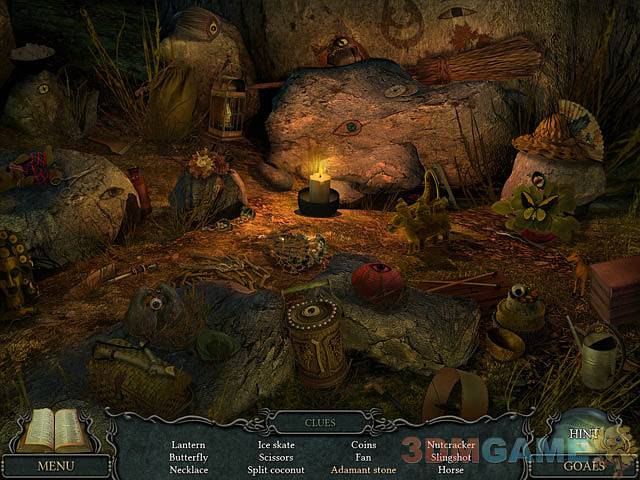This screenshot has width=640, height=480.
Task: Open the MENU button
Action: 55,466
